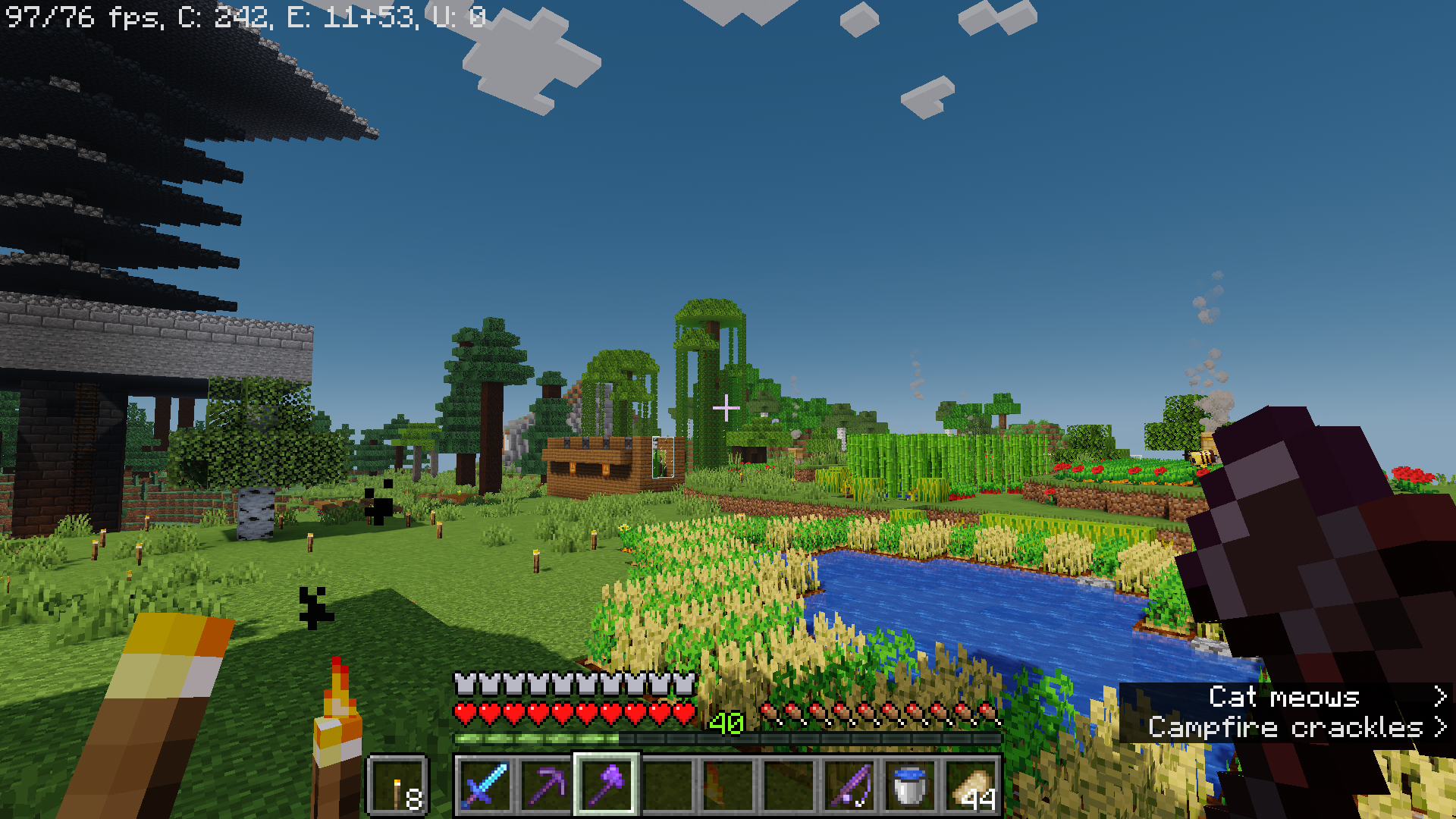Click the rightmost hunger drumstick icon
The image size is (1456, 819).
(x=990, y=713)
